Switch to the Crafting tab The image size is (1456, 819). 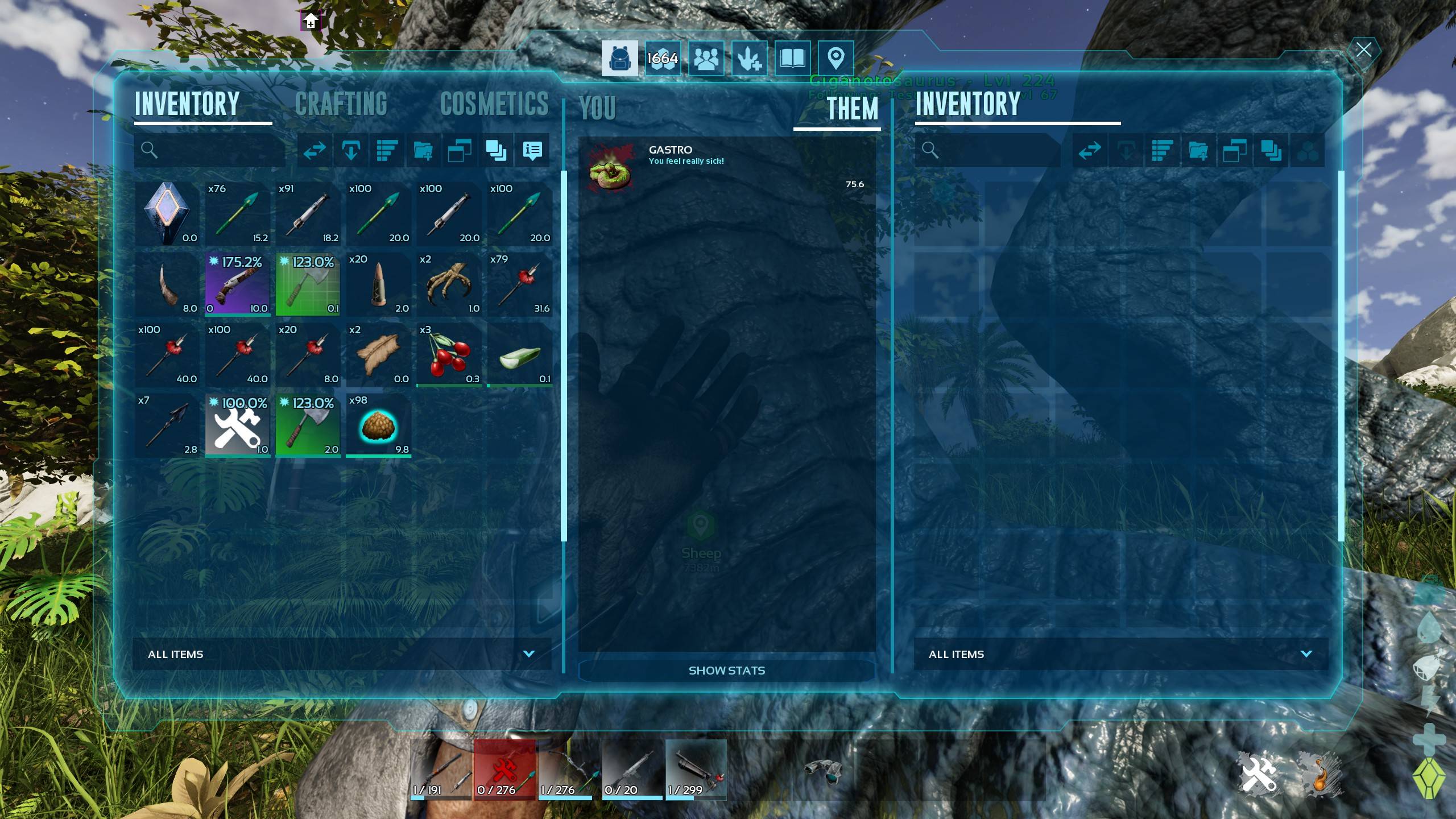click(341, 104)
